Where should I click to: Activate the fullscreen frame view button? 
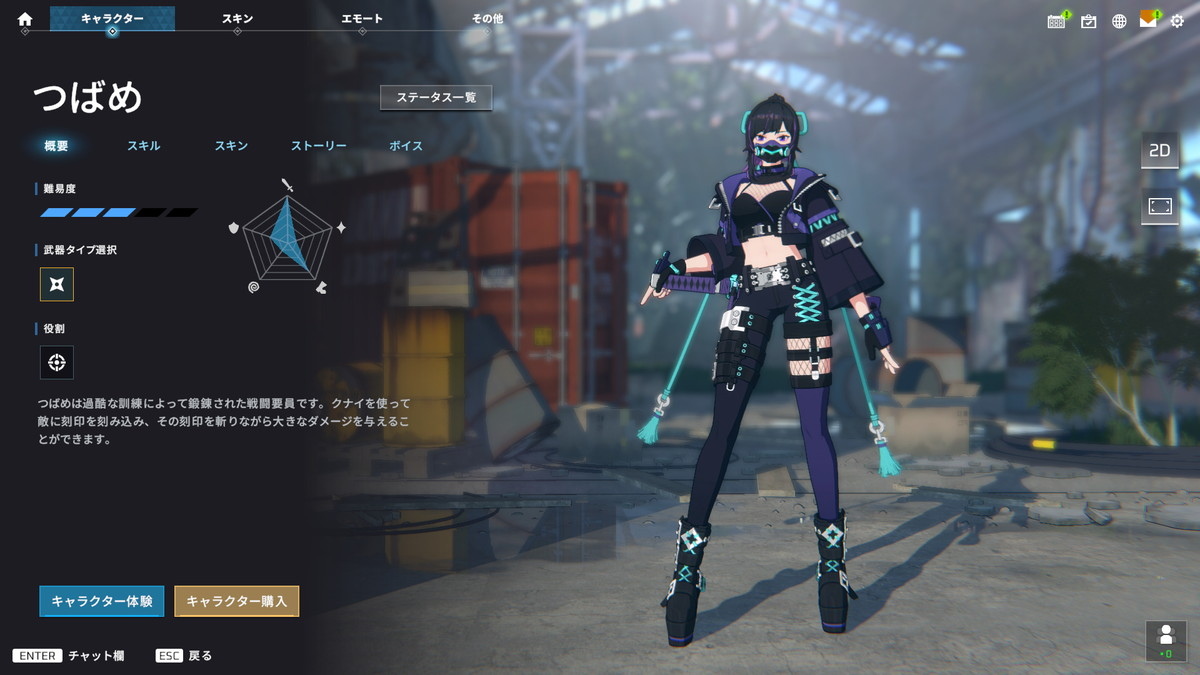click(1160, 206)
